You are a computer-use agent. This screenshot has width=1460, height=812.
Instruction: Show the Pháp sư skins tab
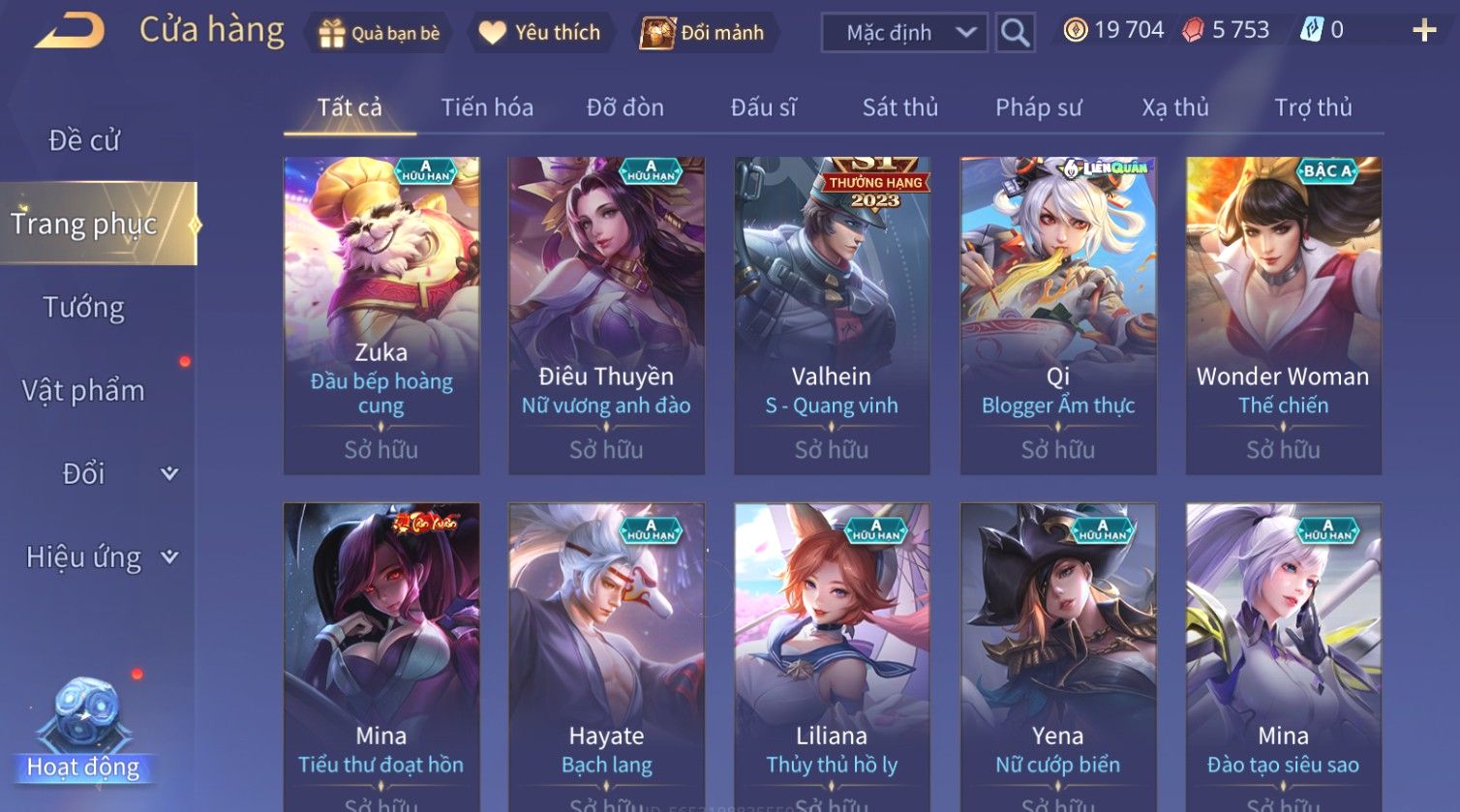pyautogui.click(x=1038, y=107)
